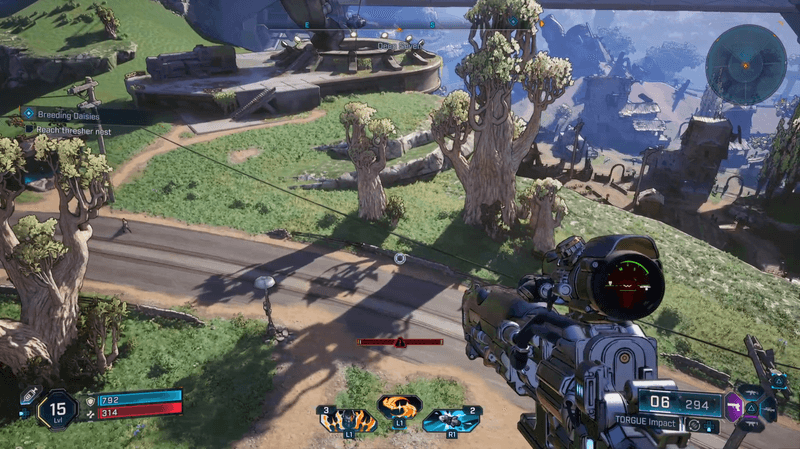The height and width of the screenshot is (449, 800).
Task: Activate the orange swirl action skill
Action: (x=399, y=408)
